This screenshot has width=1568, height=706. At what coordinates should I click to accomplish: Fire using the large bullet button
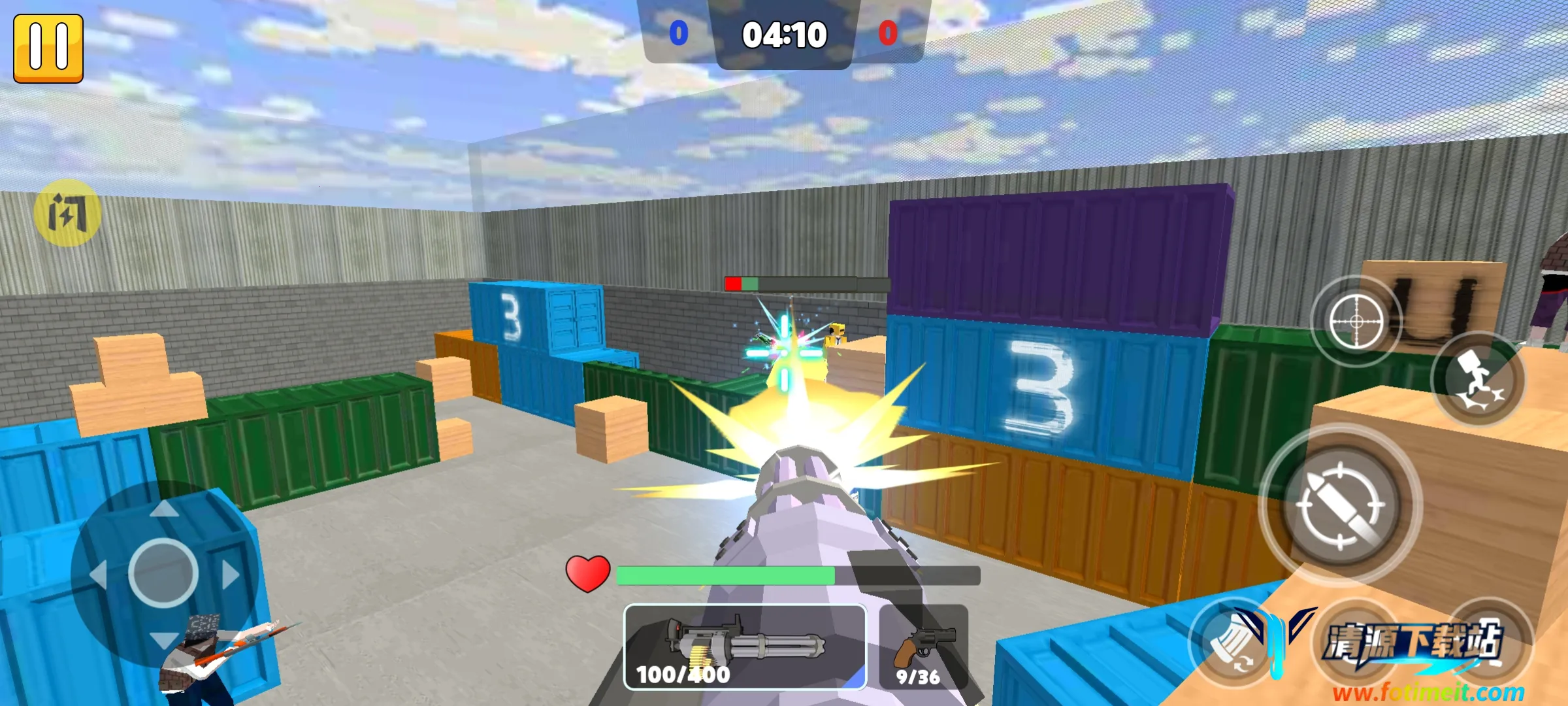[1341, 505]
